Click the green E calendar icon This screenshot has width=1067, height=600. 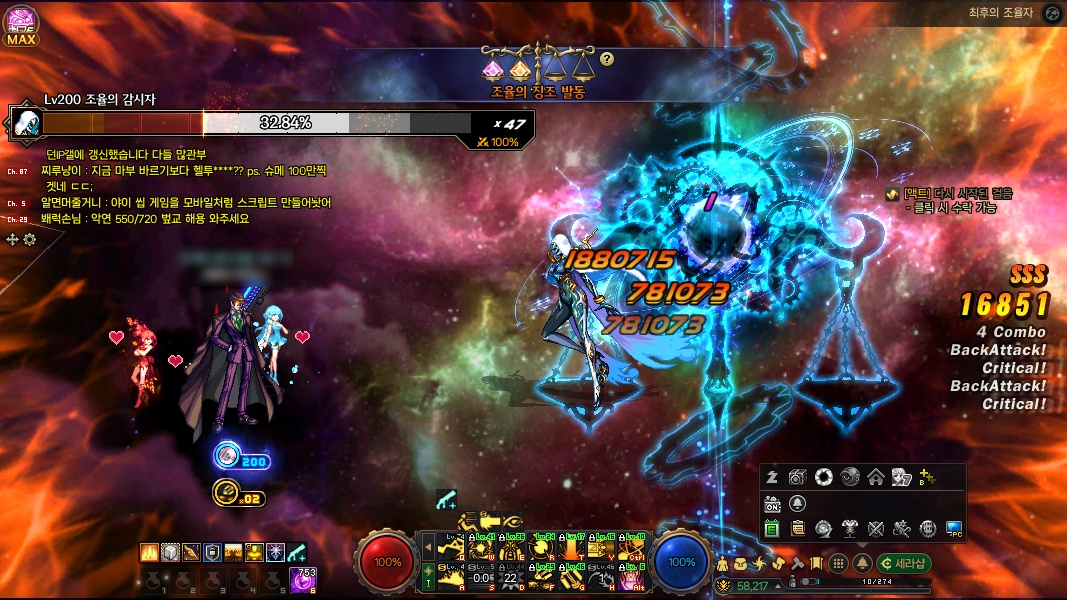(771, 528)
